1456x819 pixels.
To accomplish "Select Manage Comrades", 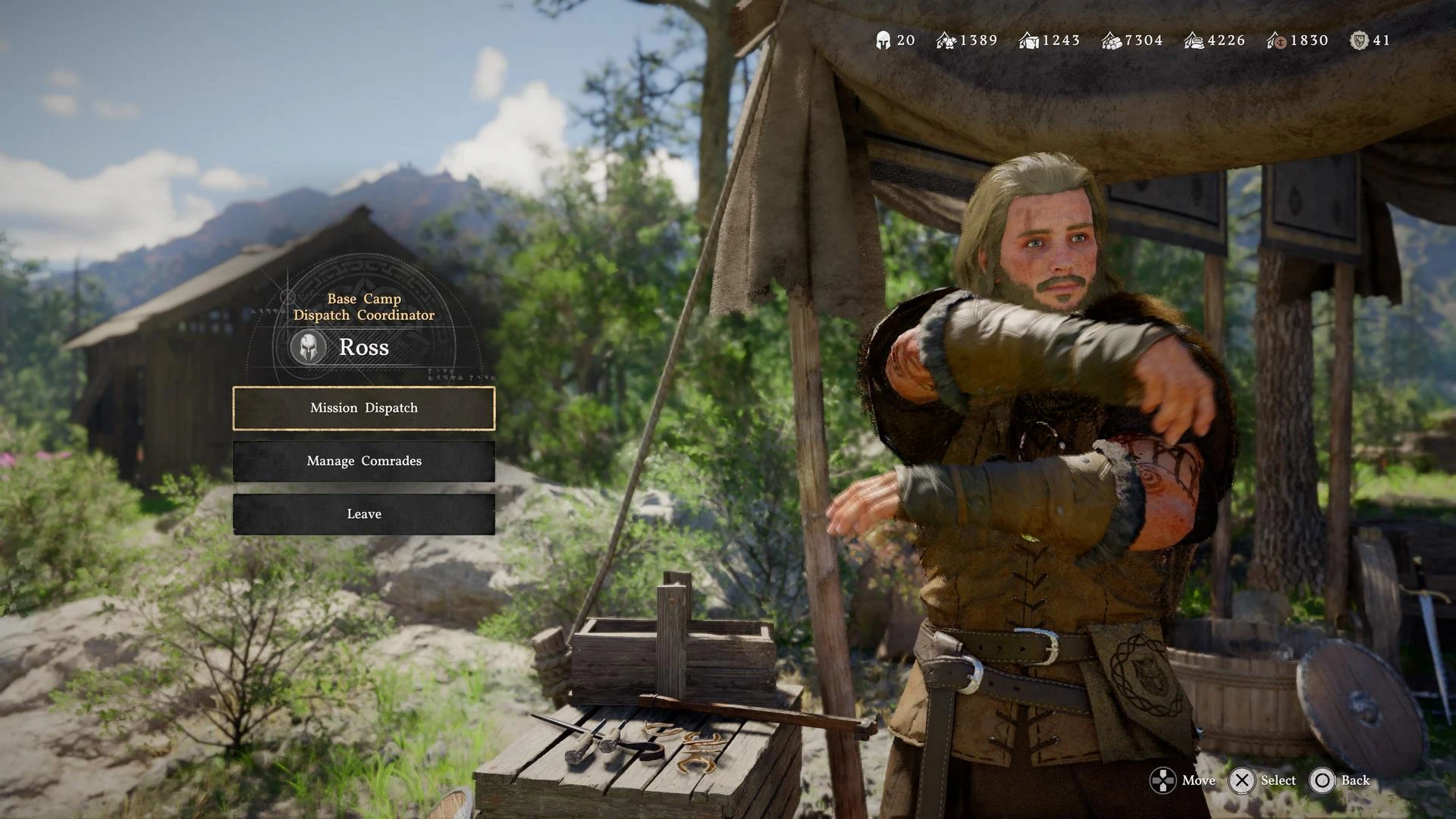I will [x=364, y=461].
